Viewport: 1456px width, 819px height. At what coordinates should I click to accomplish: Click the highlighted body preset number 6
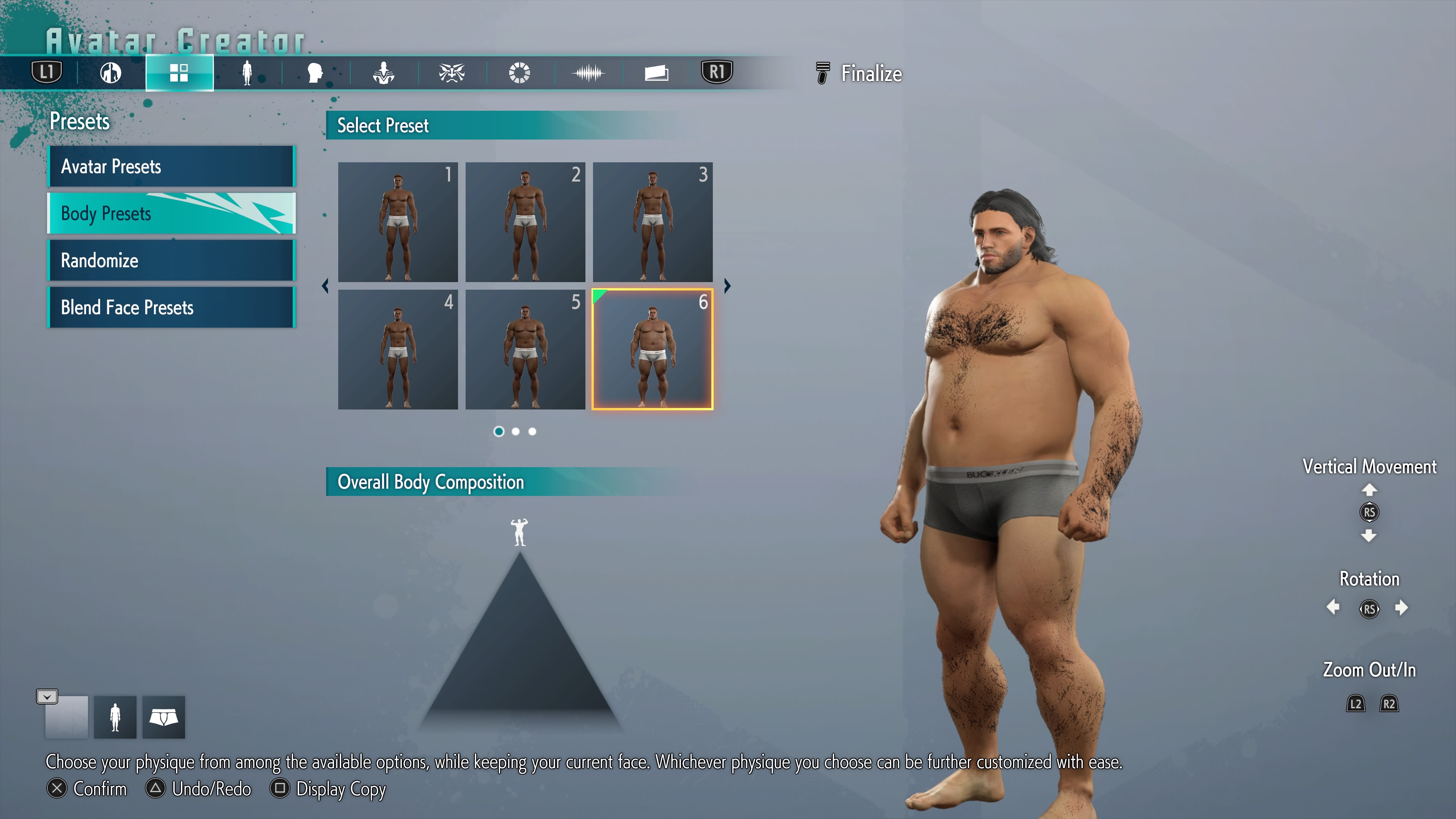click(652, 349)
